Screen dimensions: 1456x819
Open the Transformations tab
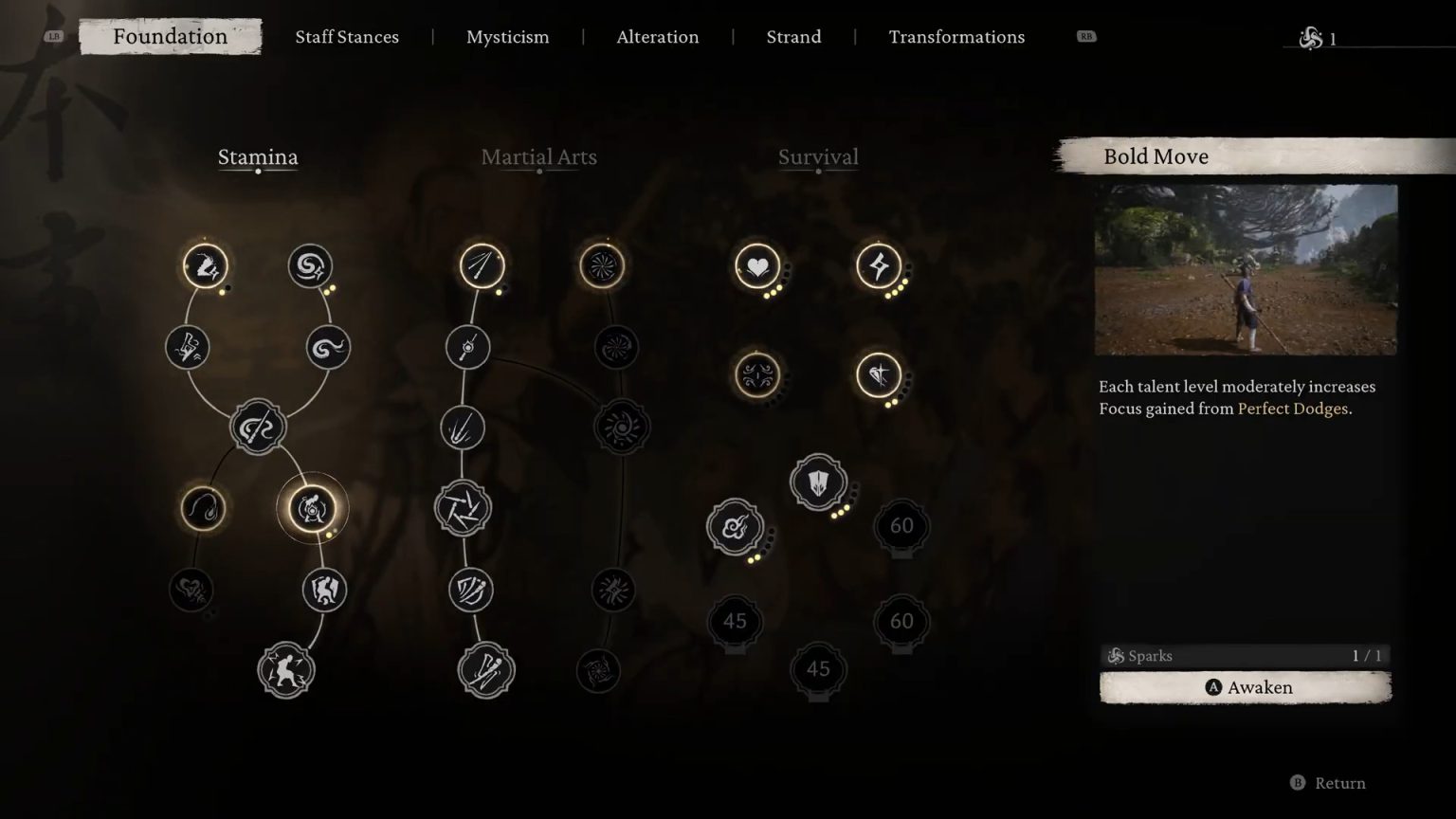click(956, 37)
